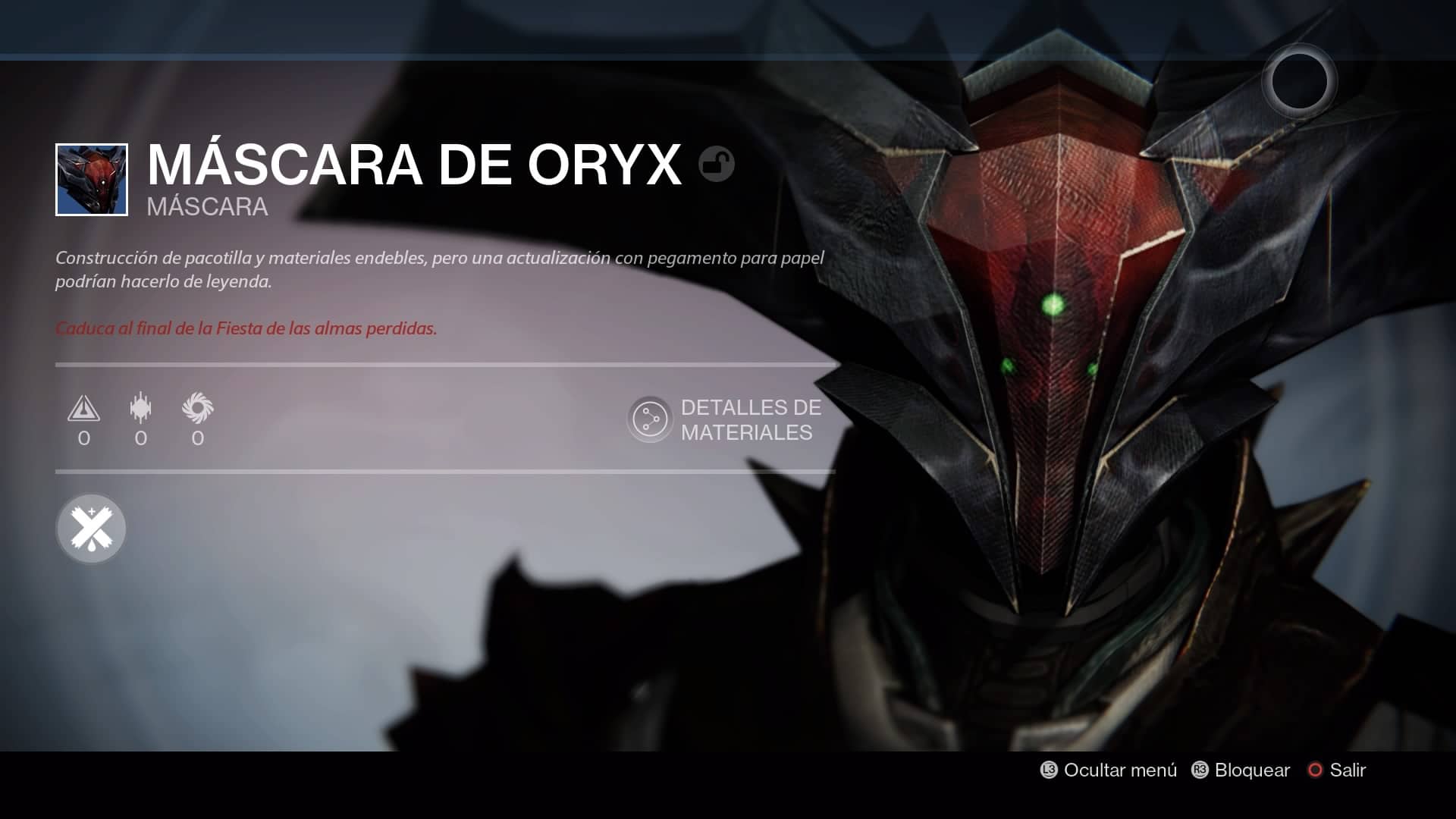Click the Máscara de Oryx item thumbnail
Screen dimensions: 1456x819
pos(92,180)
